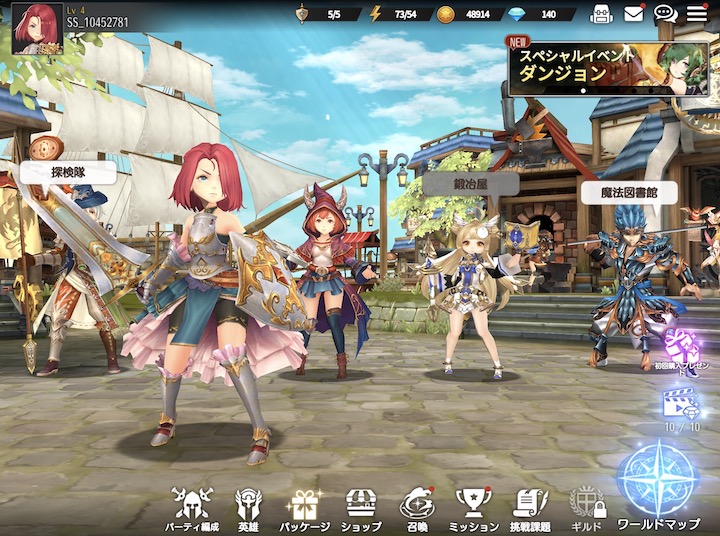Select the 探検隊 expedition label
Viewport: 720px width, 536px height.
click(x=69, y=173)
